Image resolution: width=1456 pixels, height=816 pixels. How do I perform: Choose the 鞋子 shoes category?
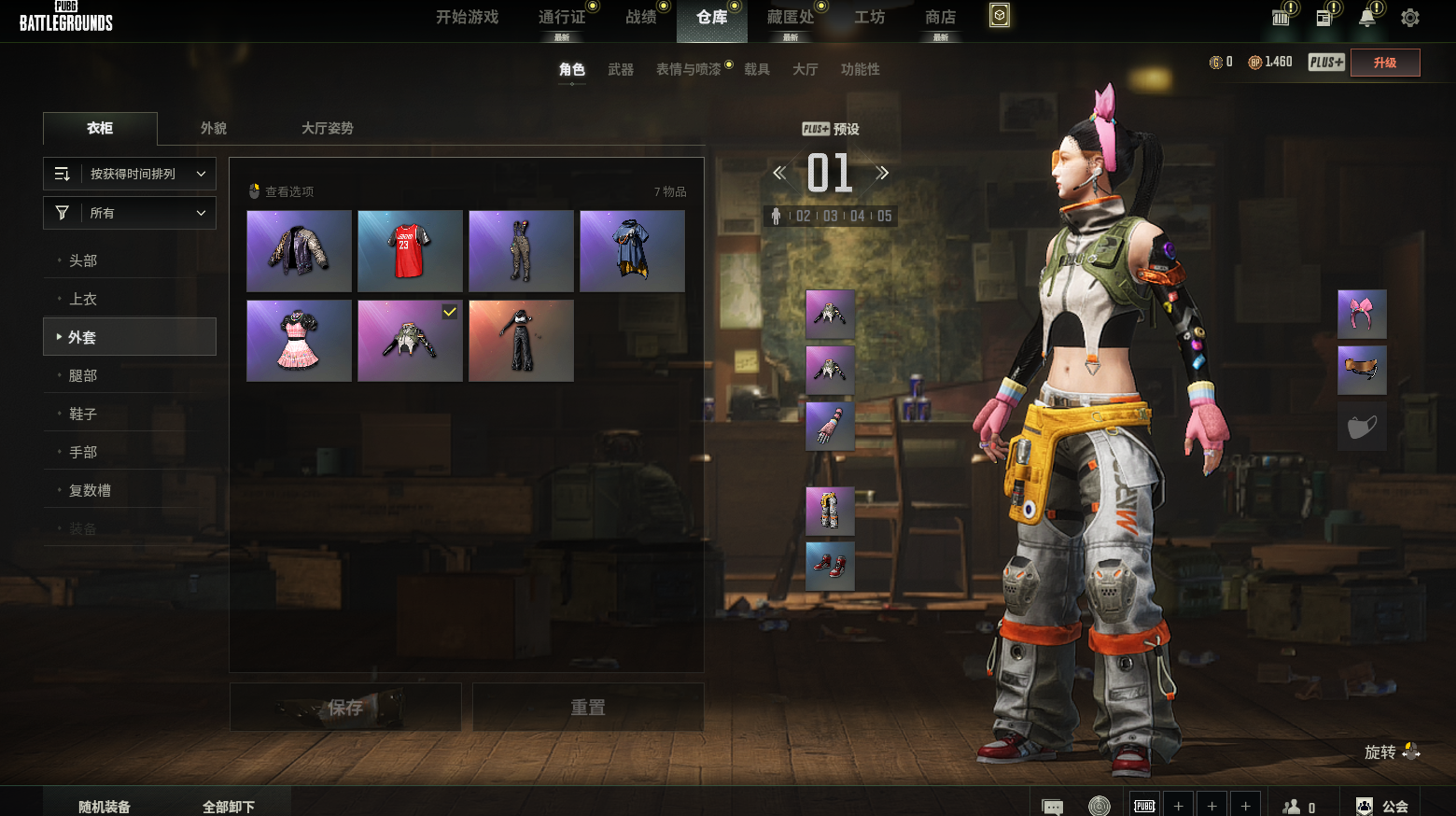point(83,414)
